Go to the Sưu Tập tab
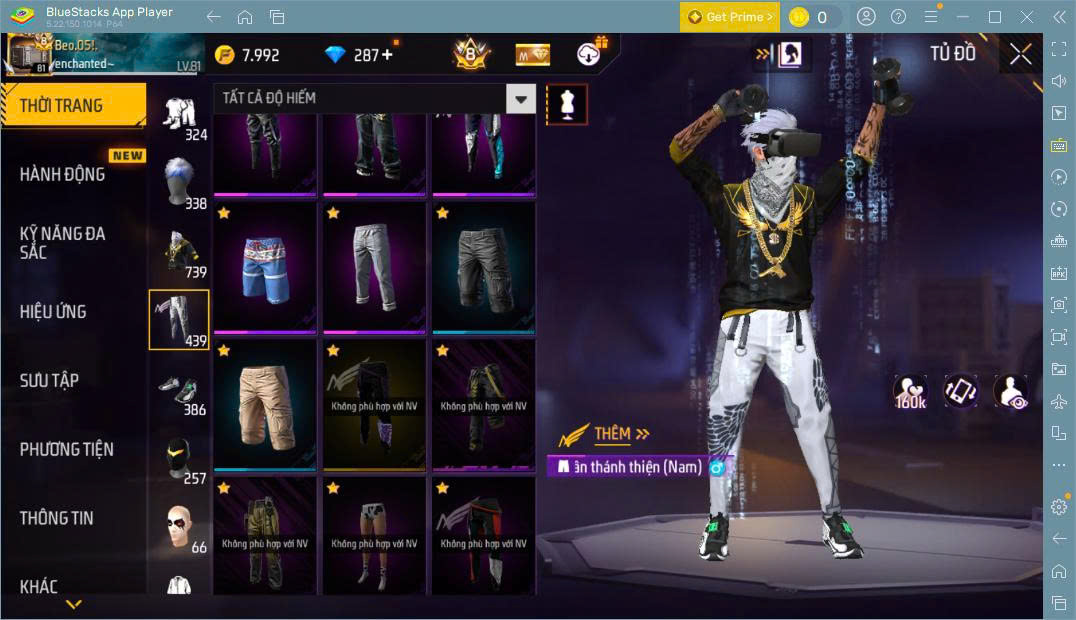The height and width of the screenshot is (620, 1076). pyautogui.click(x=50, y=380)
